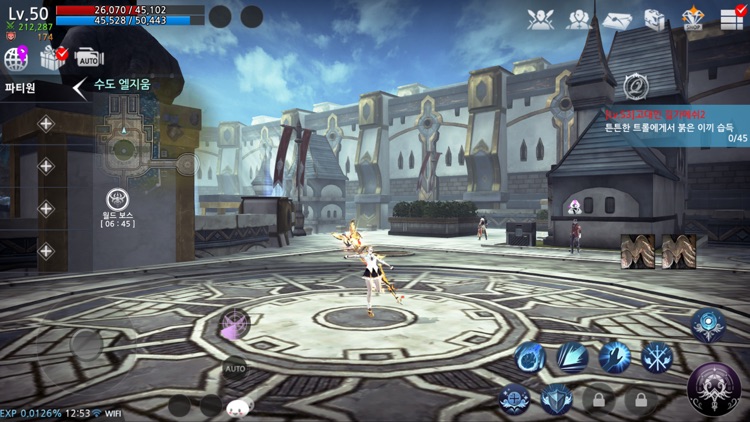The width and height of the screenshot is (750, 422).
Task: Open the diamond SHOP icon
Action: 693,19
